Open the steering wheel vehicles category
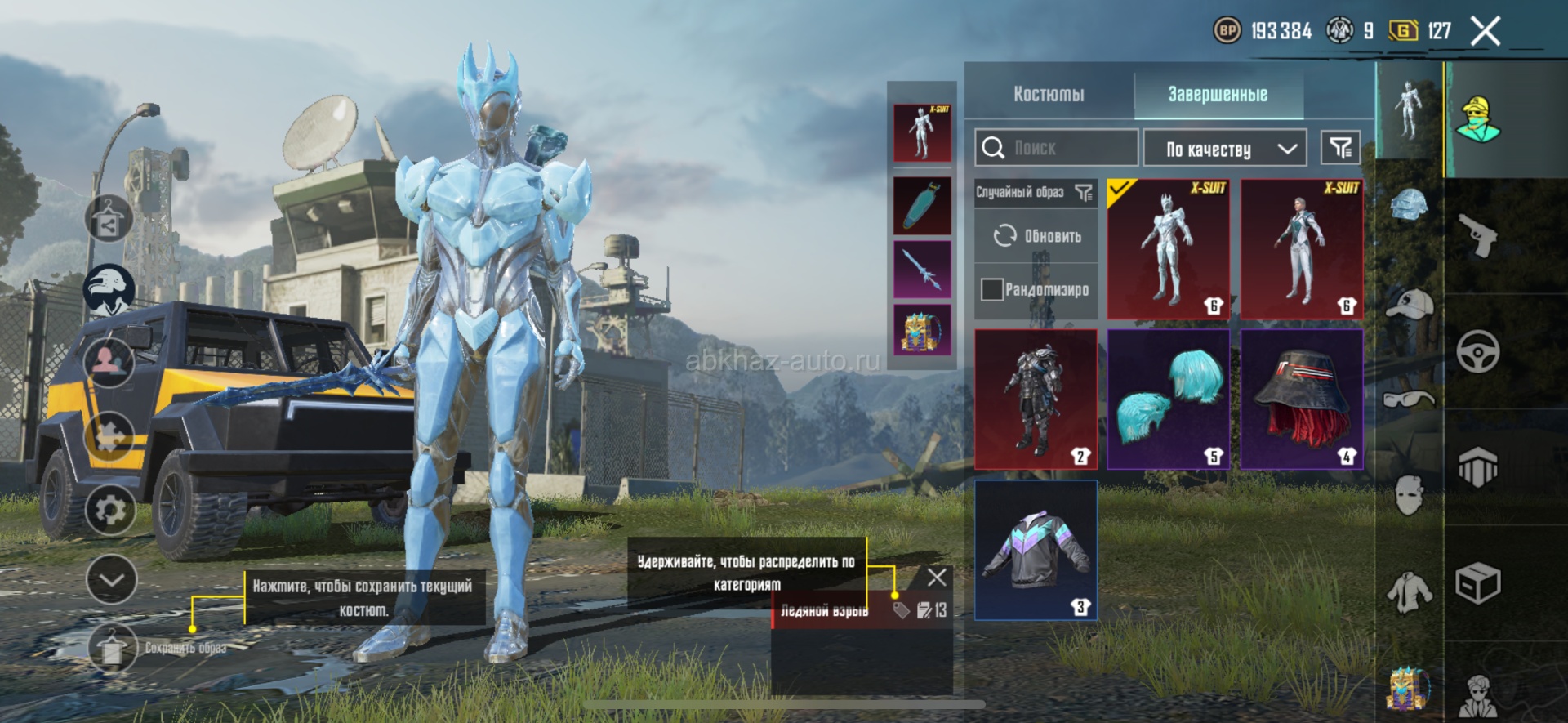The image size is (1568, 723). click(1477, 352)
